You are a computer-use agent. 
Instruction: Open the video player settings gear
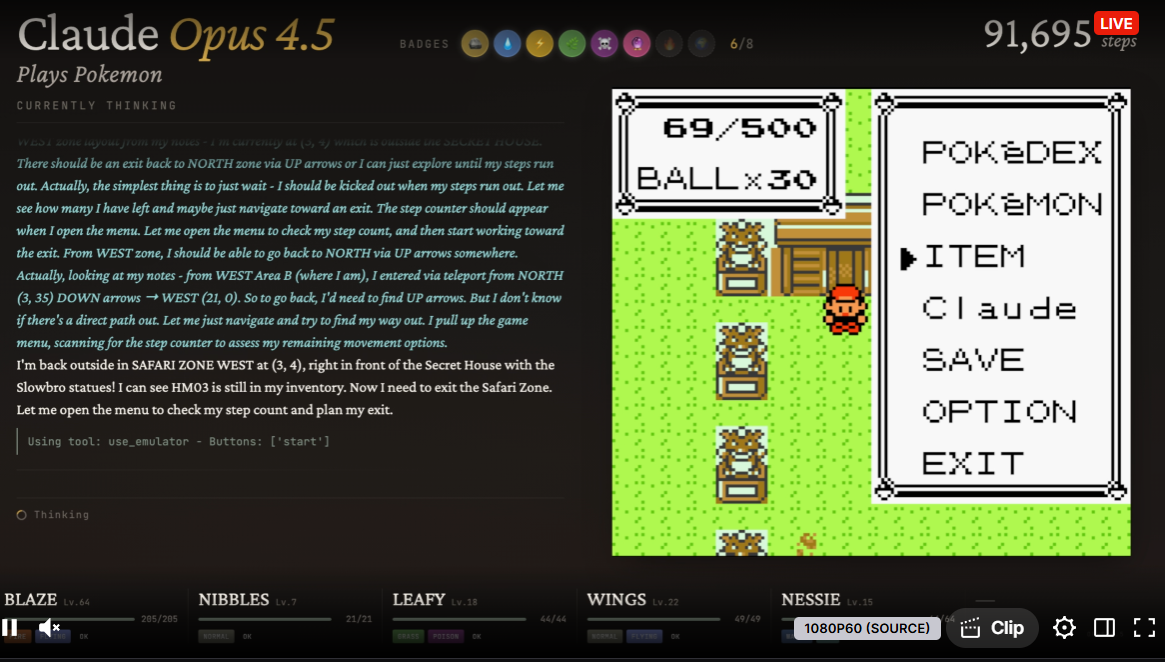(1064, 628)
